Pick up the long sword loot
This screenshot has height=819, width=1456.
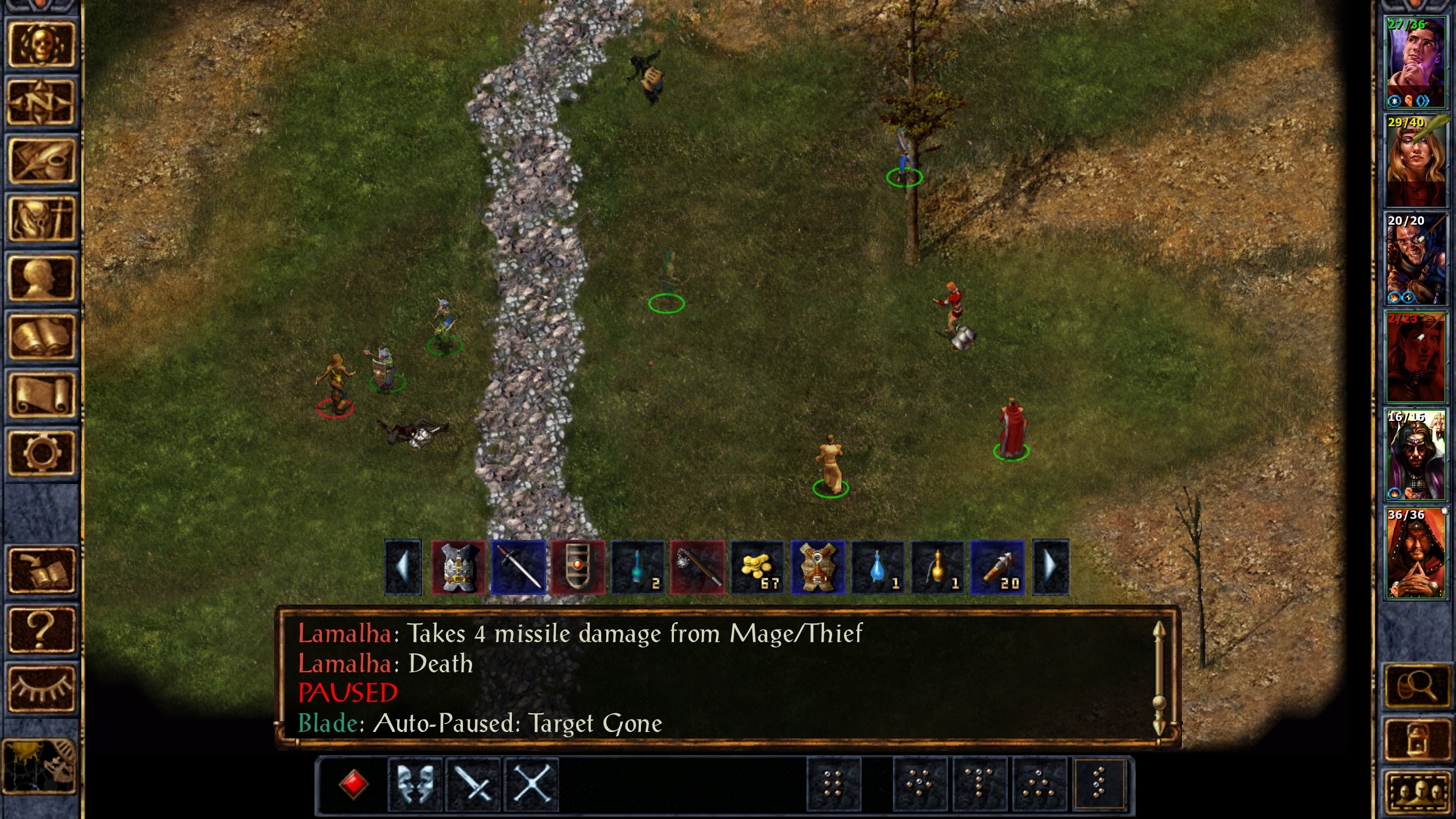click(518, 568)
